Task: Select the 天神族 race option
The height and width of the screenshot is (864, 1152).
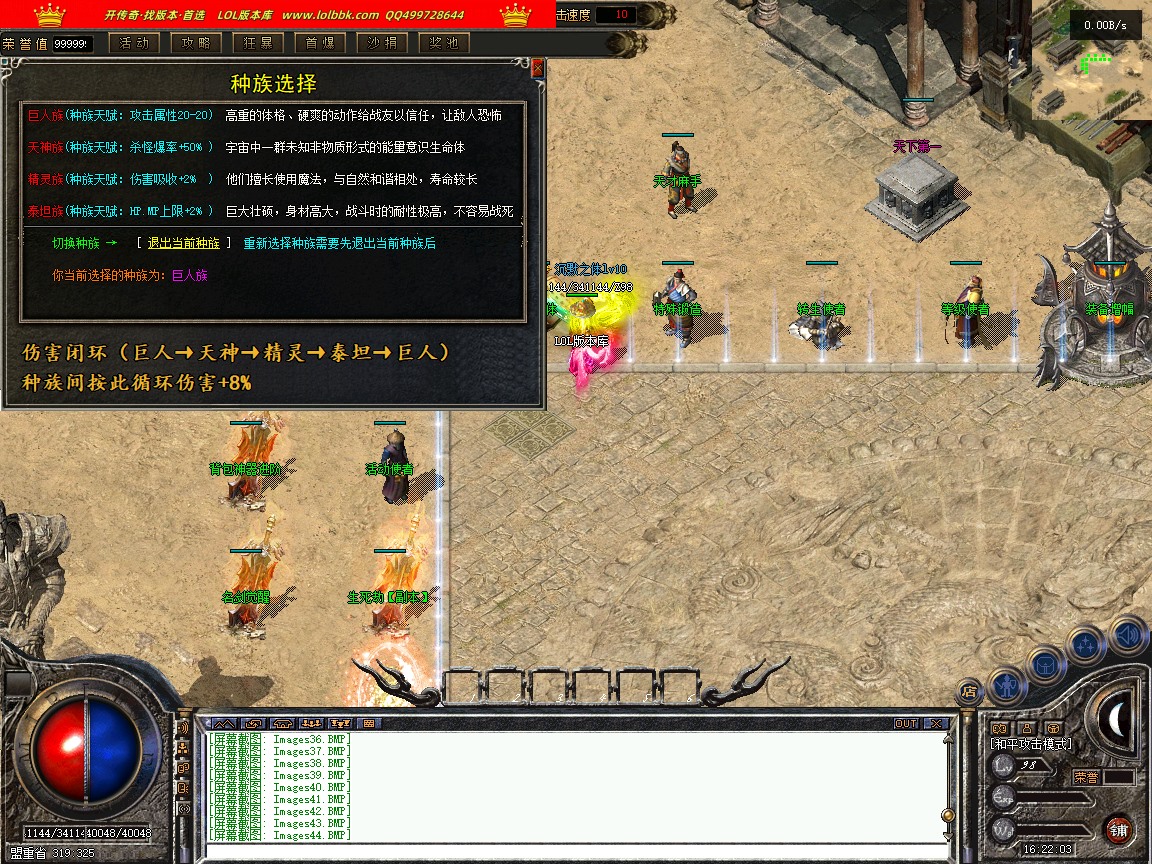Action: [x=45, y=147]
